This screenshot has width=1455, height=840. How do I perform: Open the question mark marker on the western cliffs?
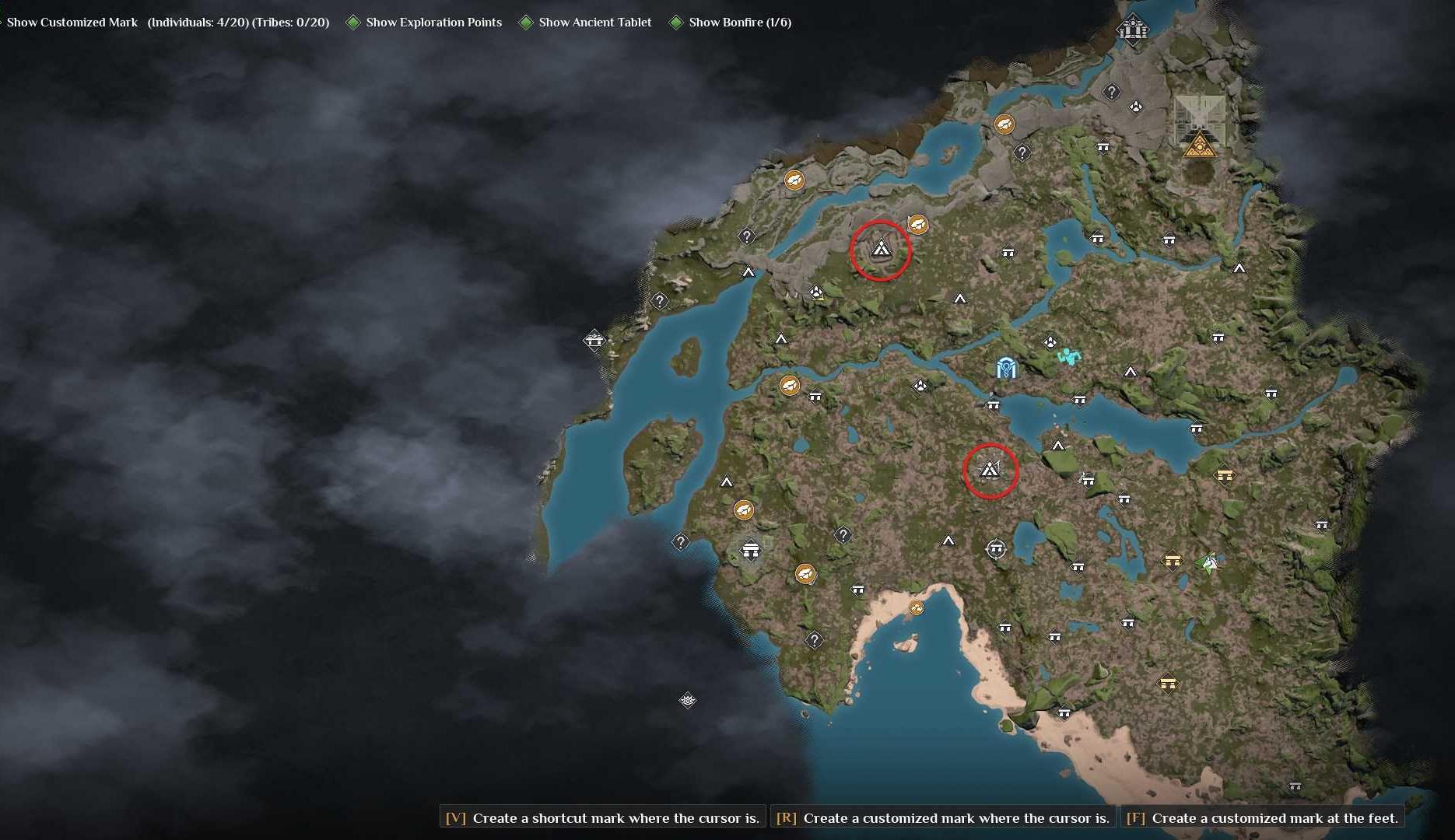658,299
